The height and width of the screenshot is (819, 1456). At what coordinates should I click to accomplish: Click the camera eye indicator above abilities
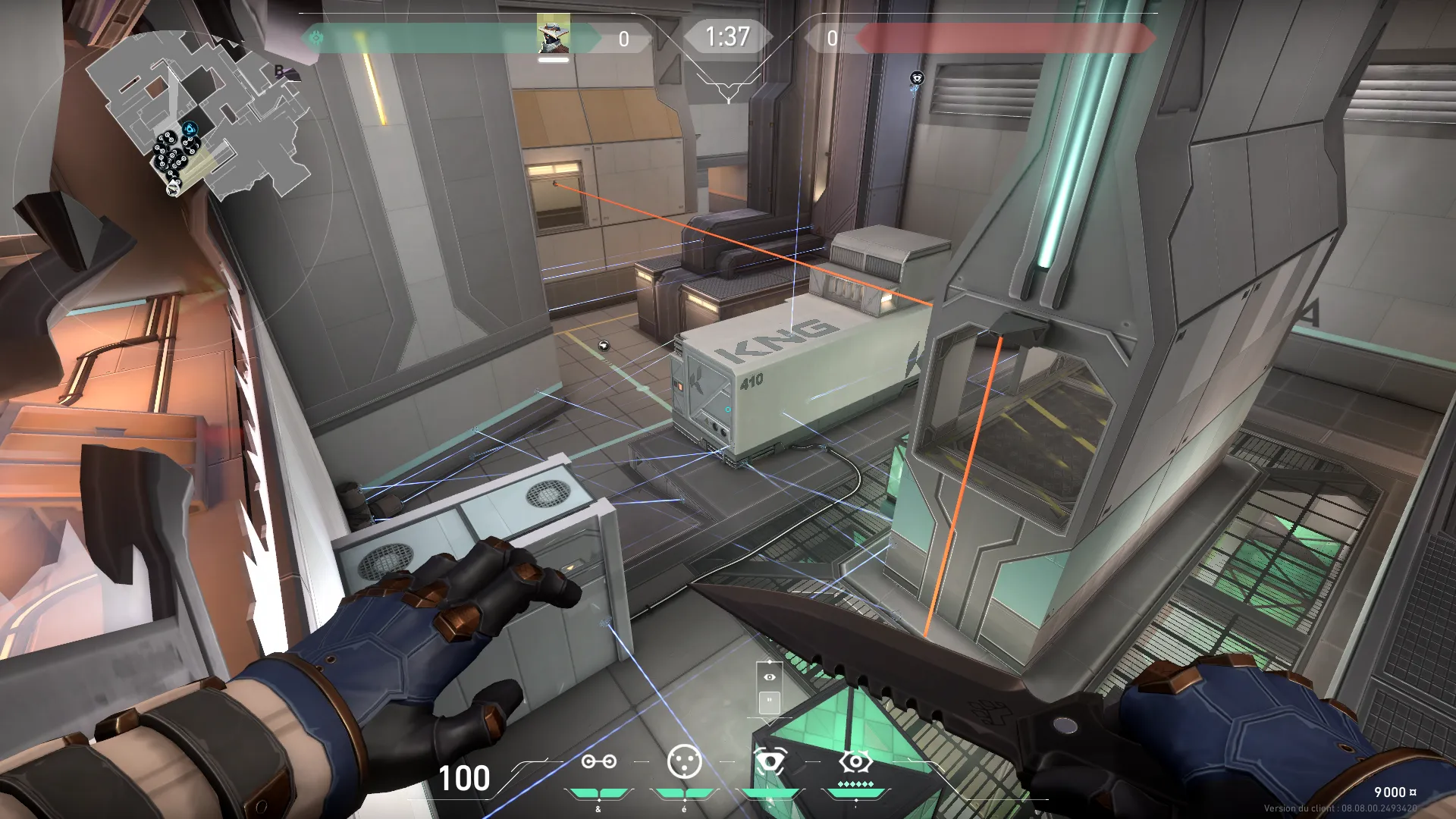(770, 676)
